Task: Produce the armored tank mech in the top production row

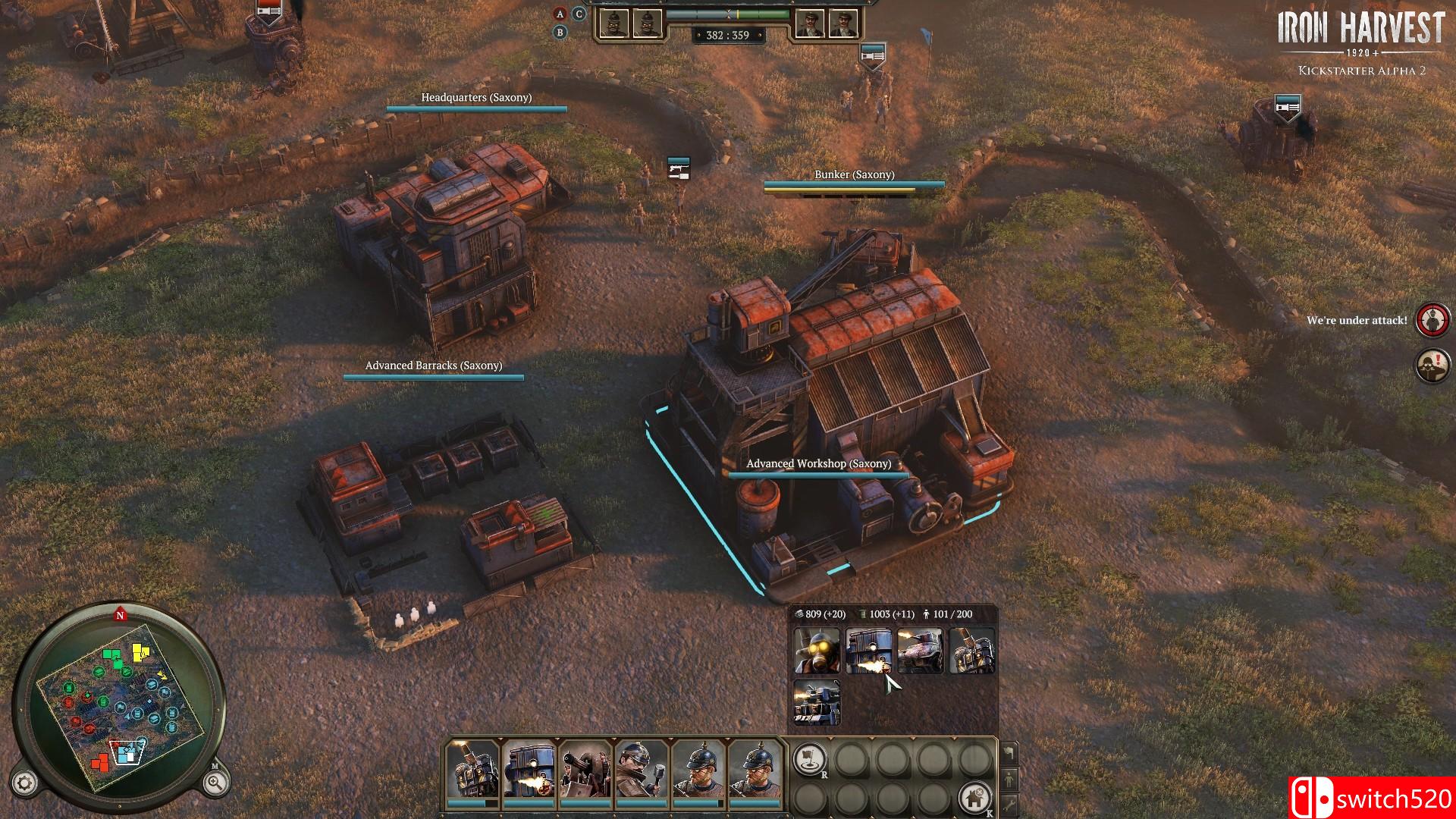Action: [x=920, y=651]
